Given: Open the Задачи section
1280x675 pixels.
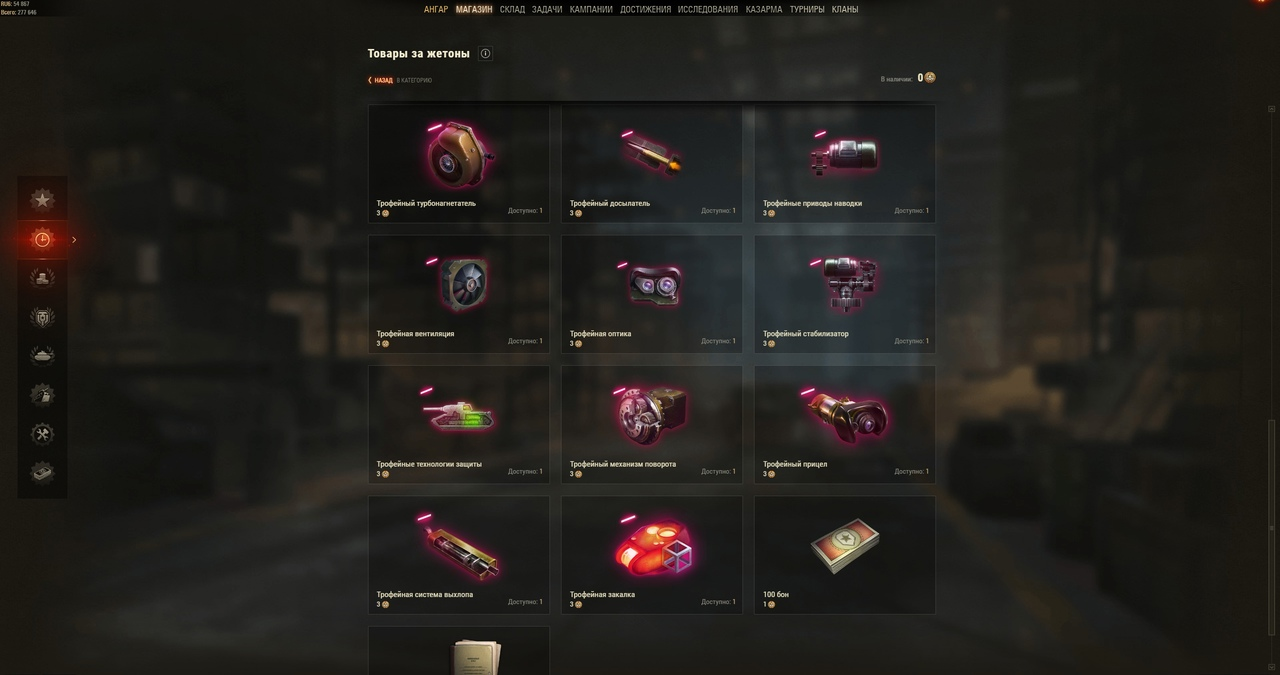Looking at the screenshot, I should pos(547,10).
